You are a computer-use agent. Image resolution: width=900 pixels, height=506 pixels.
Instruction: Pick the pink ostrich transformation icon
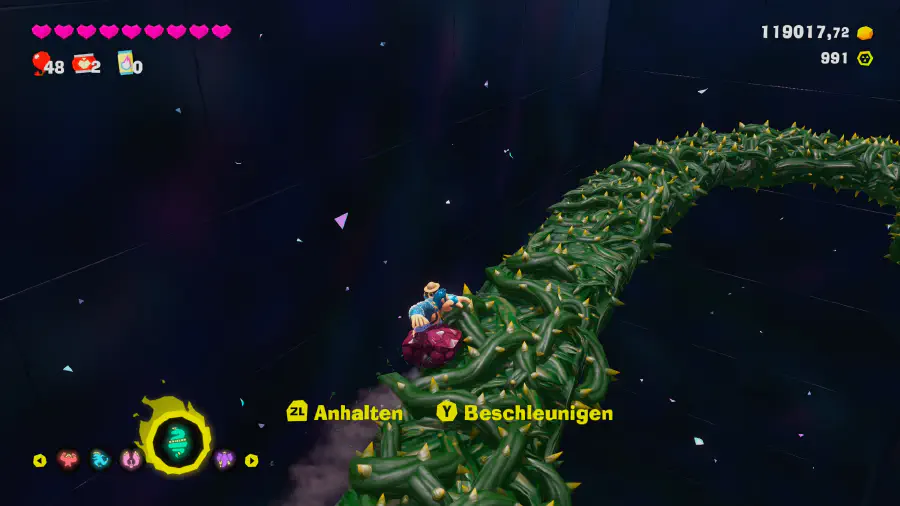coord(131,459)
